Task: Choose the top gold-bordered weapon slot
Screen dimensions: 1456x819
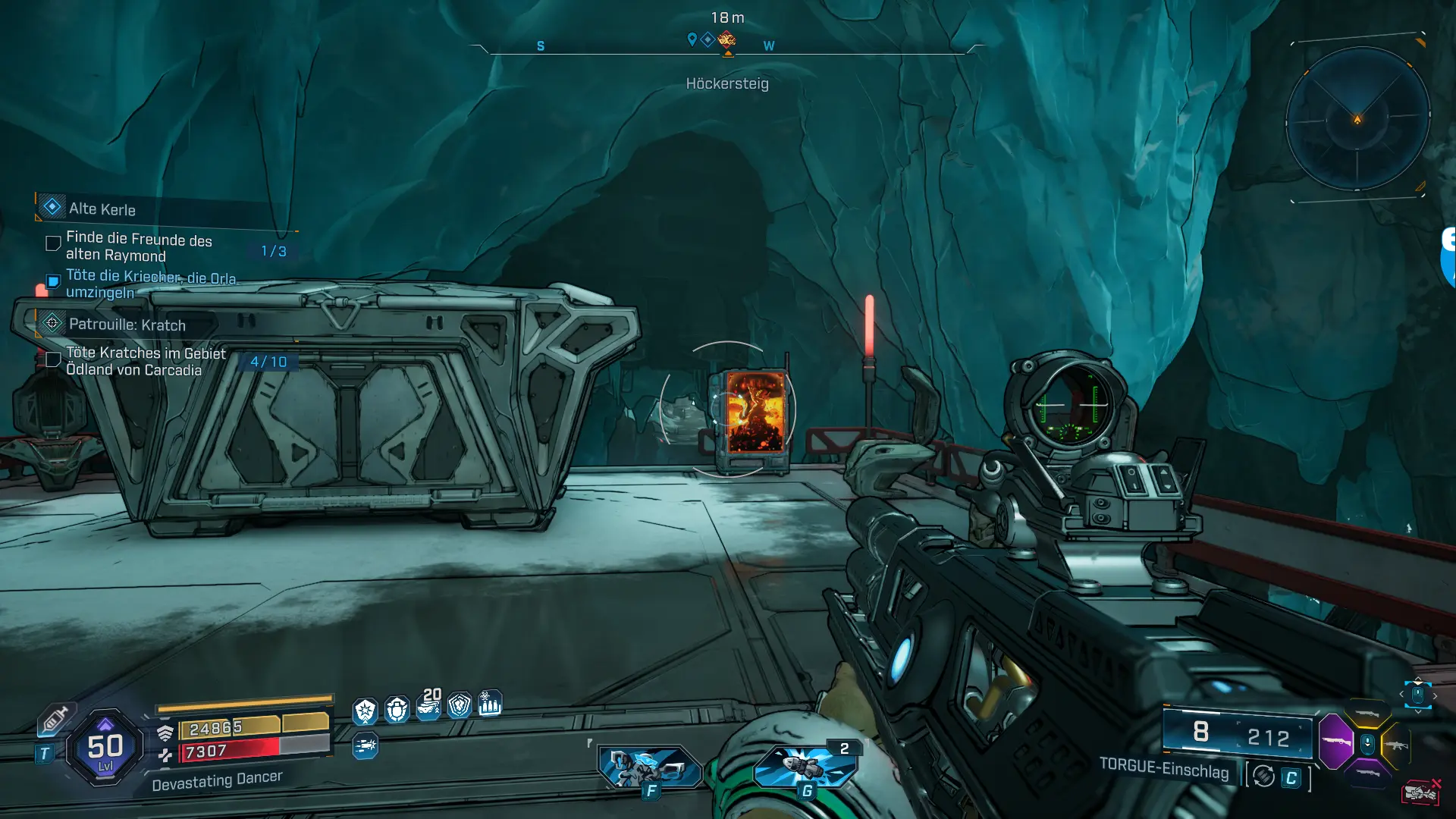Action: click(x=1367, y=714)
